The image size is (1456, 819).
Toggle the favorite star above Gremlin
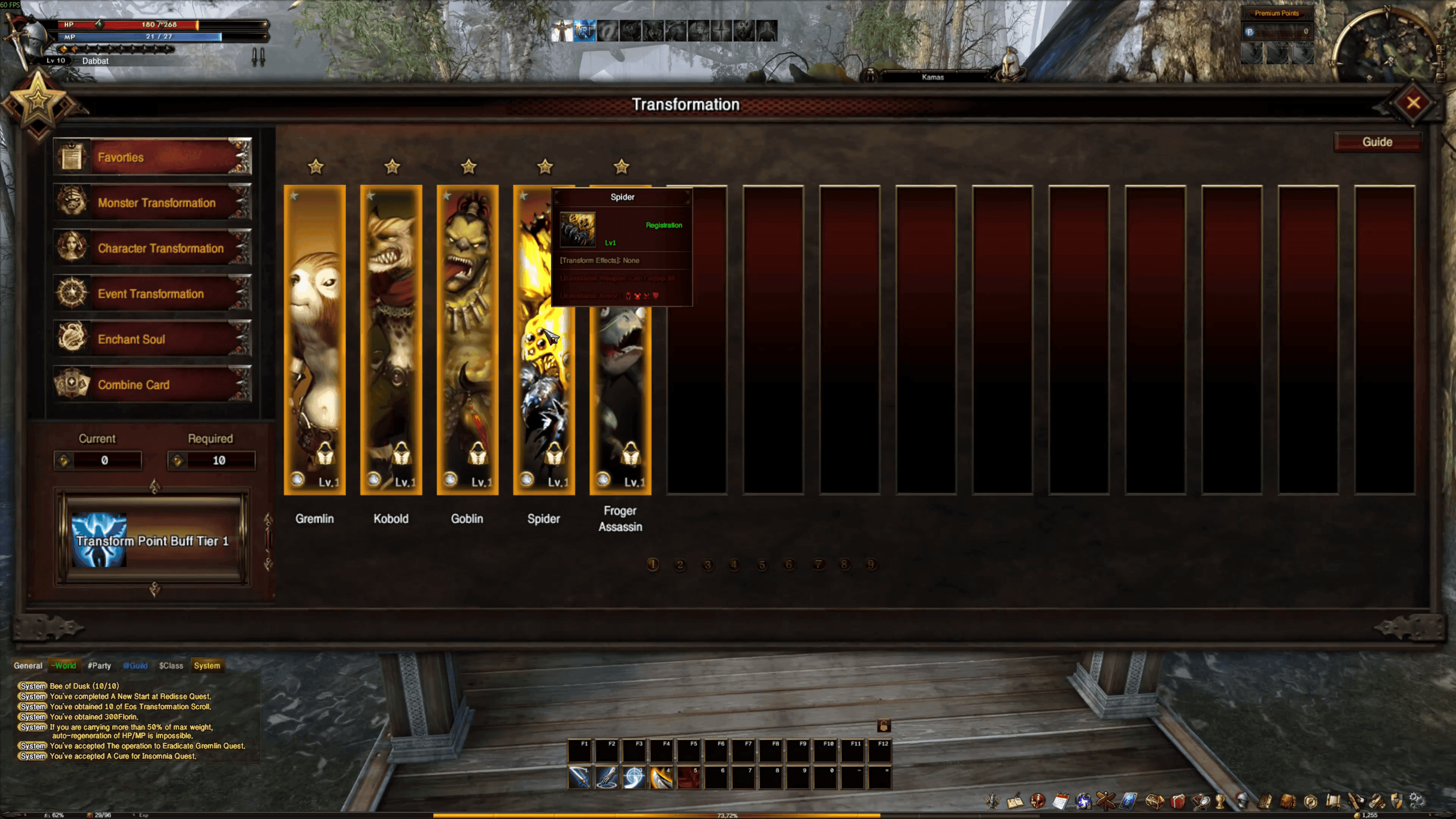[x=315, y=167]
